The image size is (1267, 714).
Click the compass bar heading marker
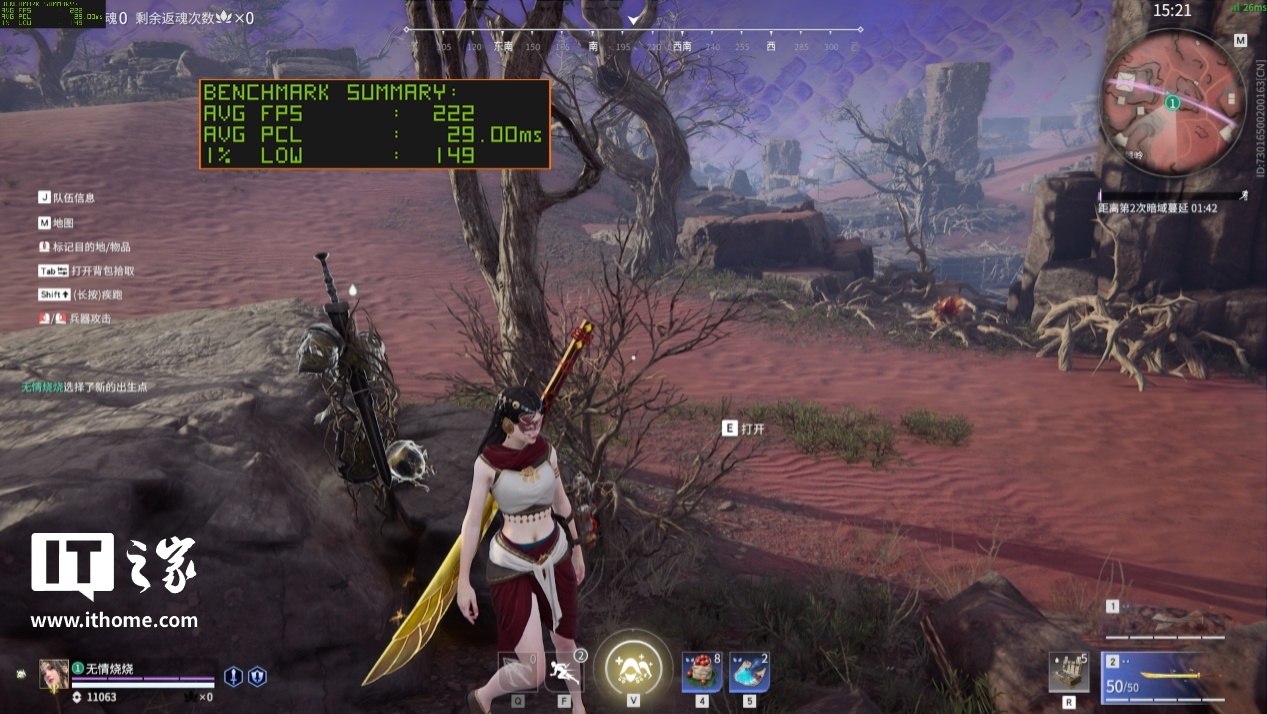[634, 19]
